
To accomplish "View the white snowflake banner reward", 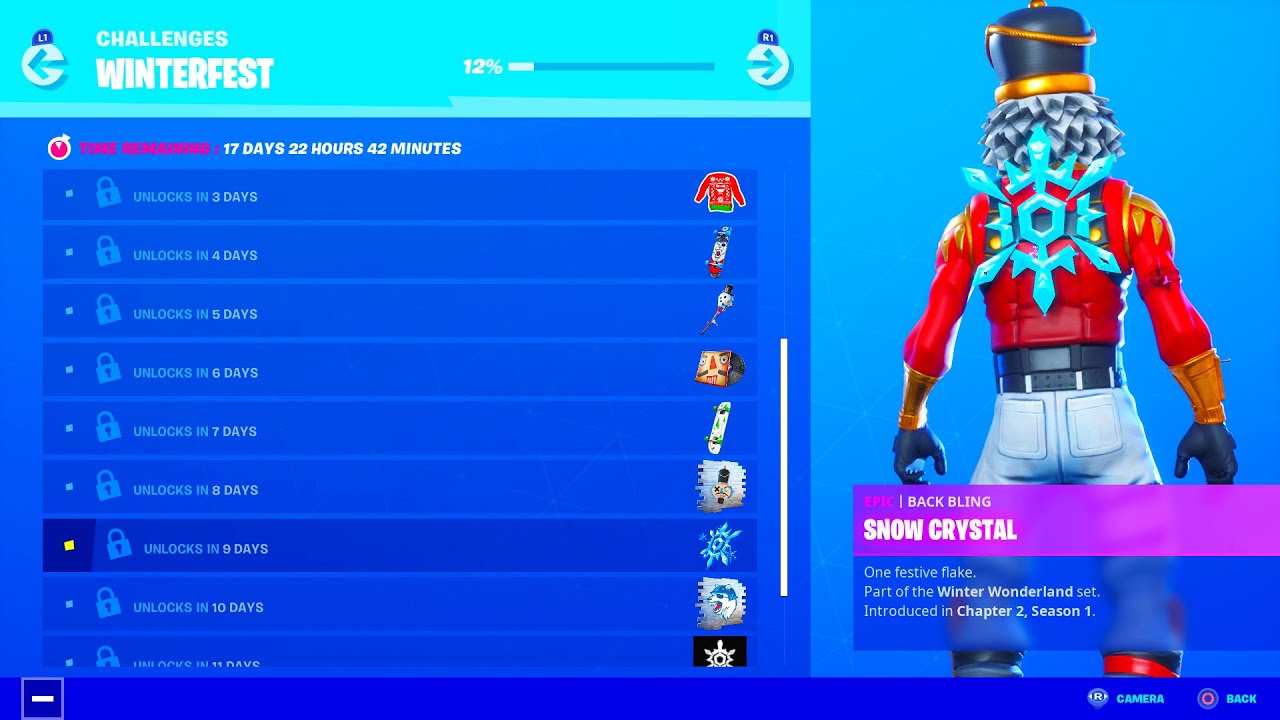I will (720, 653).
